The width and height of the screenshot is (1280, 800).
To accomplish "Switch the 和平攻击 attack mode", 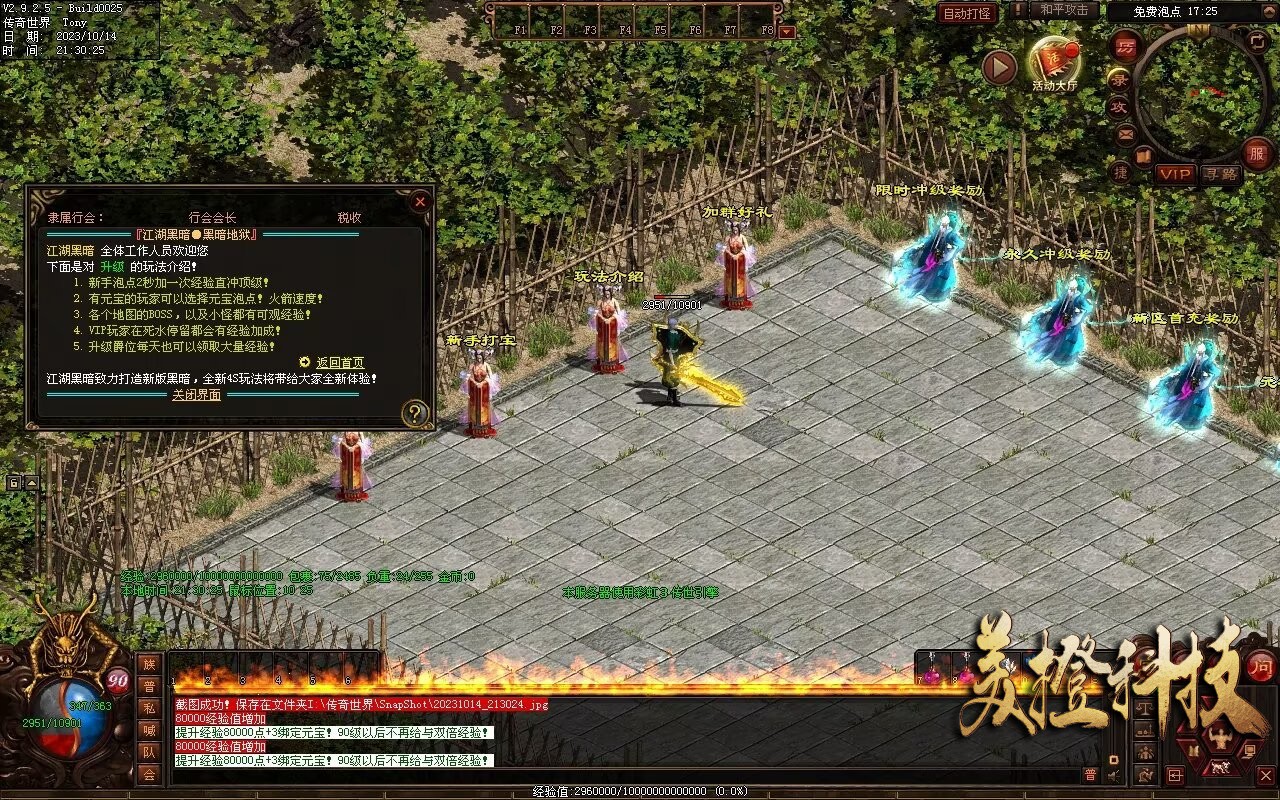I will (x=1064, y=10).
